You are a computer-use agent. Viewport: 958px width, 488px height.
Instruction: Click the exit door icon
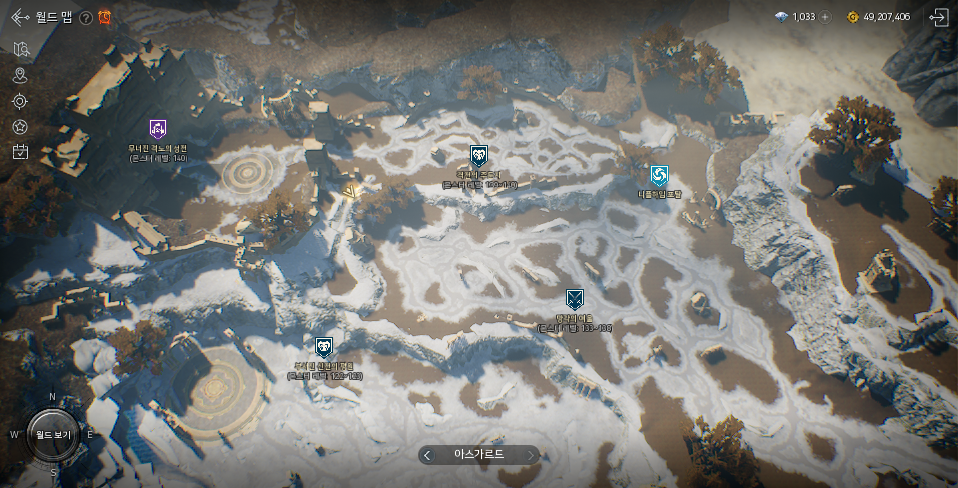click(x=937, y=17)
